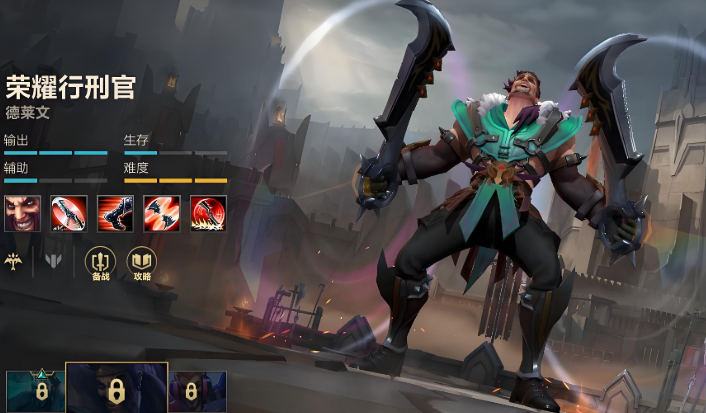This screenshot has height=413, width=706.
Task: Select the Blood Rush boot ability icon
Action: pyautogui.click(x=115, y=212)
